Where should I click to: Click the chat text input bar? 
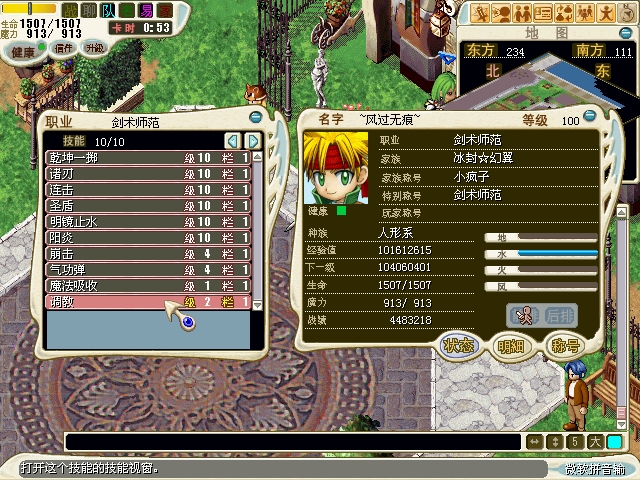(290, 441)
